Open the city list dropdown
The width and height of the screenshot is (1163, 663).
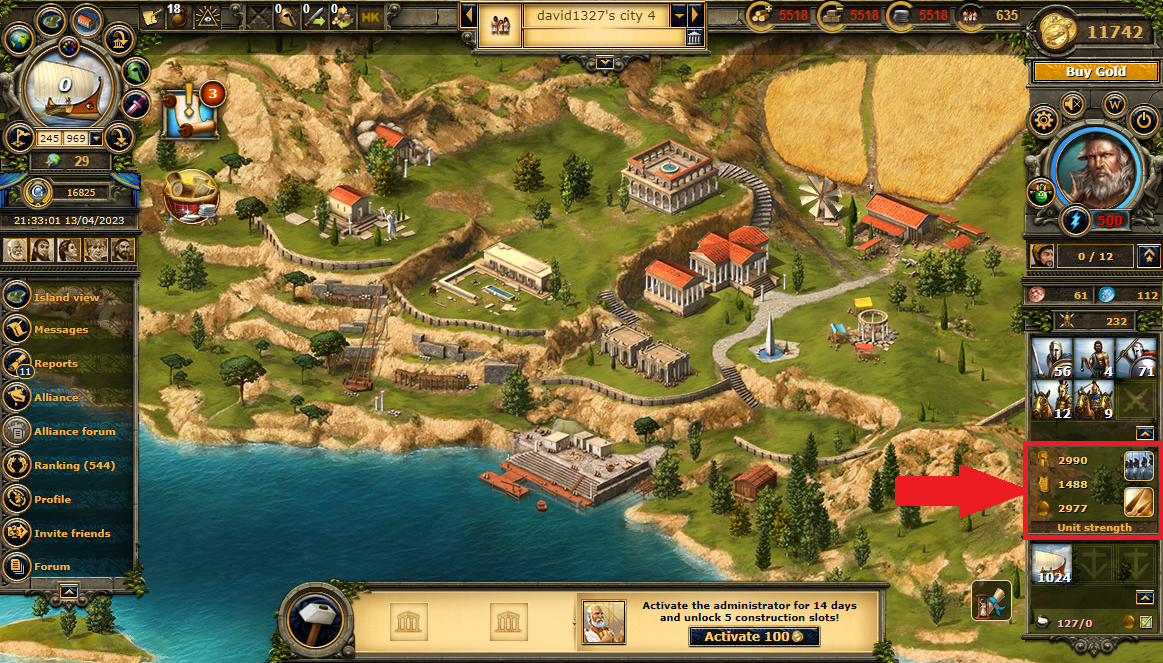click(x=679, y=16)
